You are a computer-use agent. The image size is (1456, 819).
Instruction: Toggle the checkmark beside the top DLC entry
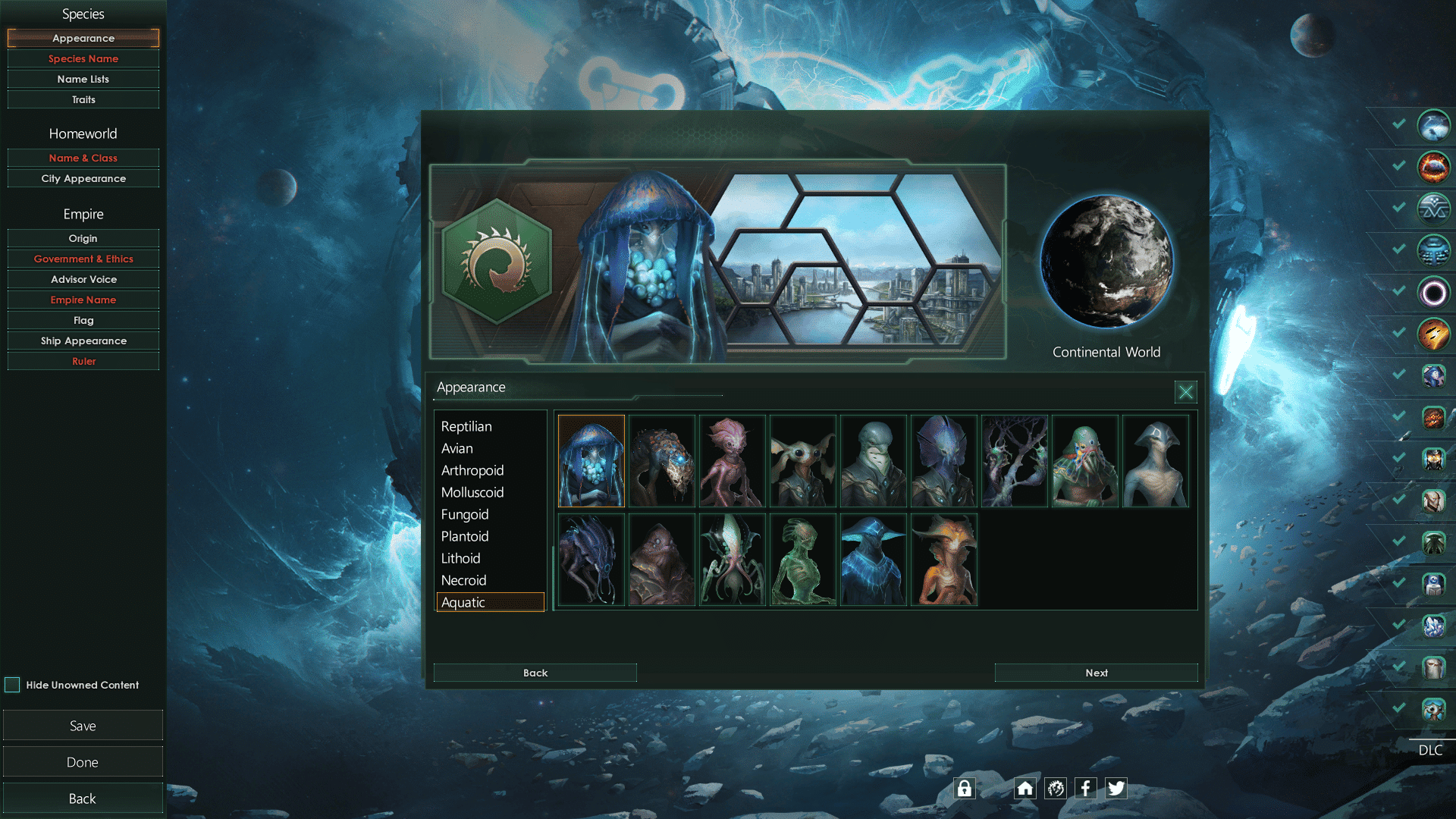(1398, 121)
